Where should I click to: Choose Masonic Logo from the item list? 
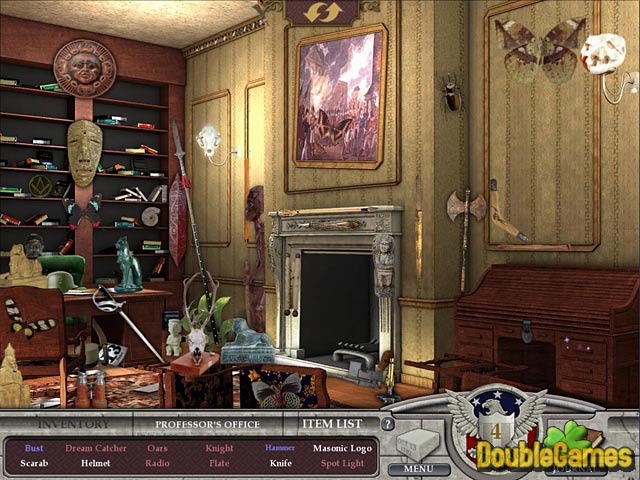341,448
